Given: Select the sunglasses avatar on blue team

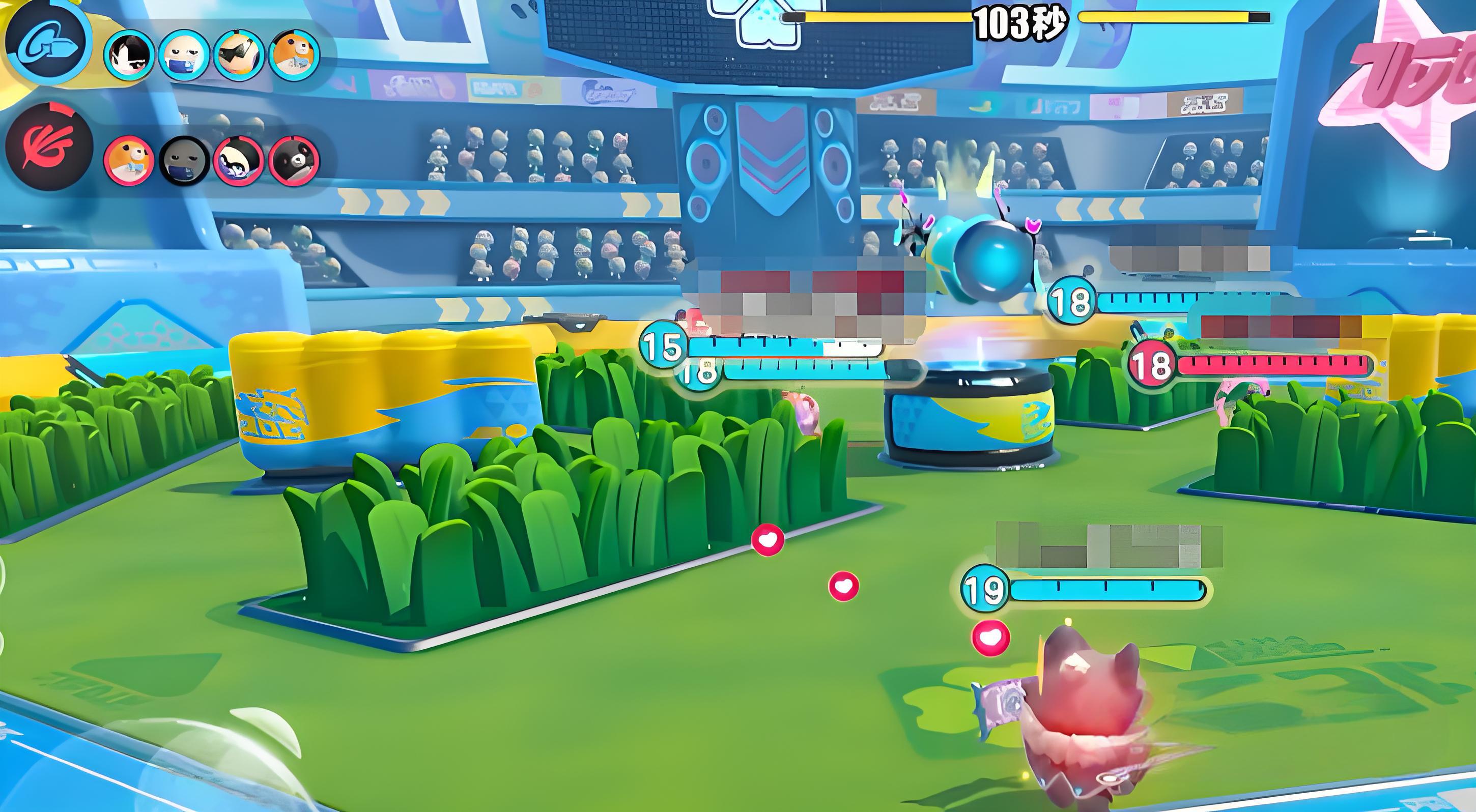Looking at the screenshot, I should 239,55.
